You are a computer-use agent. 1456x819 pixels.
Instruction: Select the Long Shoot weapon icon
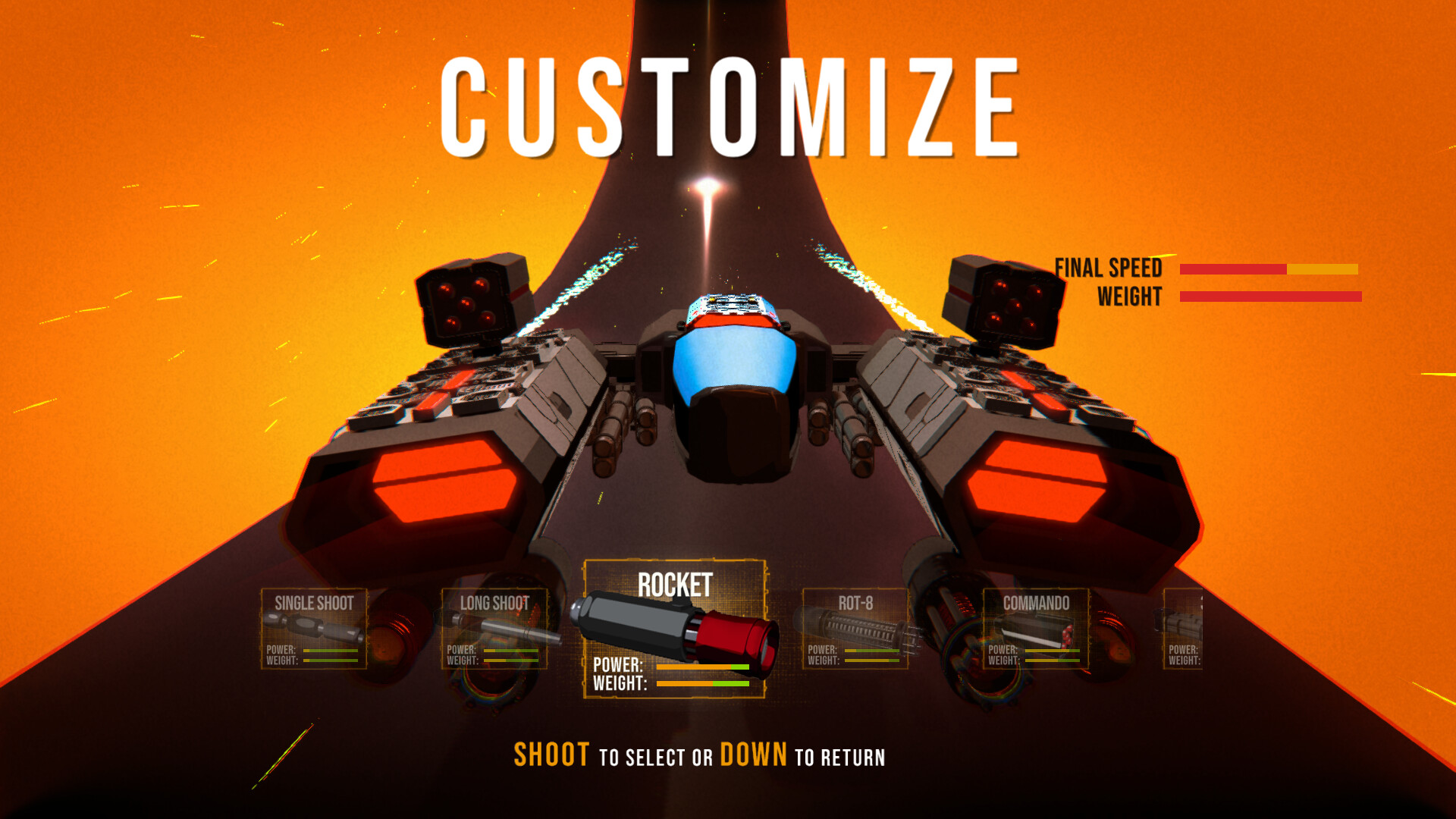494,629
